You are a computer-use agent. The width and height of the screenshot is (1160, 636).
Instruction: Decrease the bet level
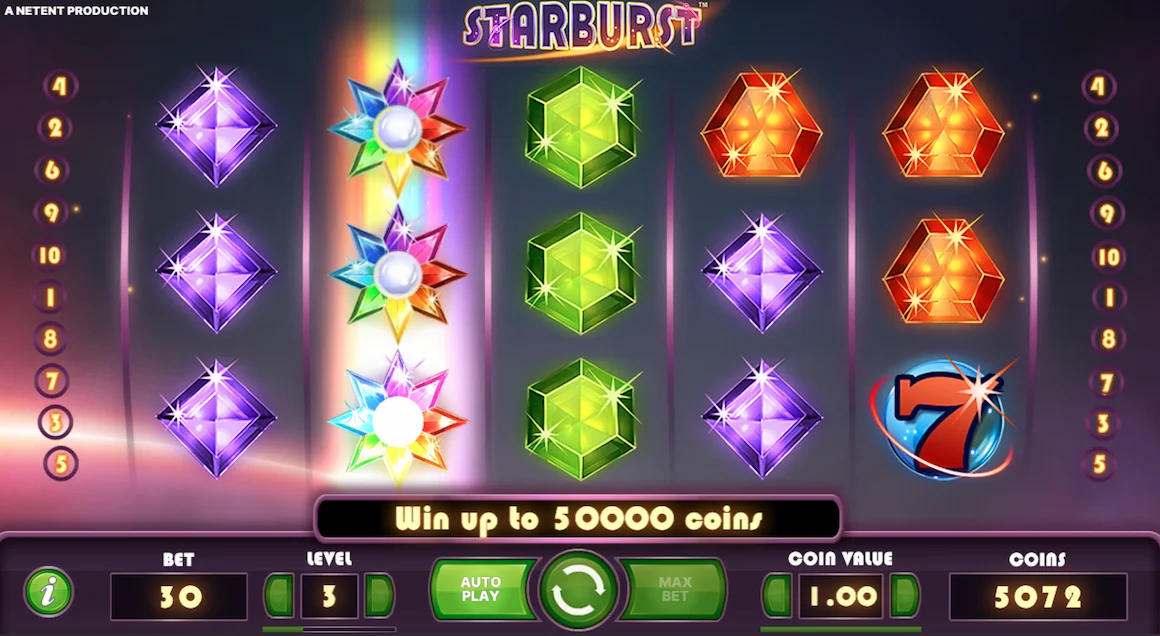(278, 596)
